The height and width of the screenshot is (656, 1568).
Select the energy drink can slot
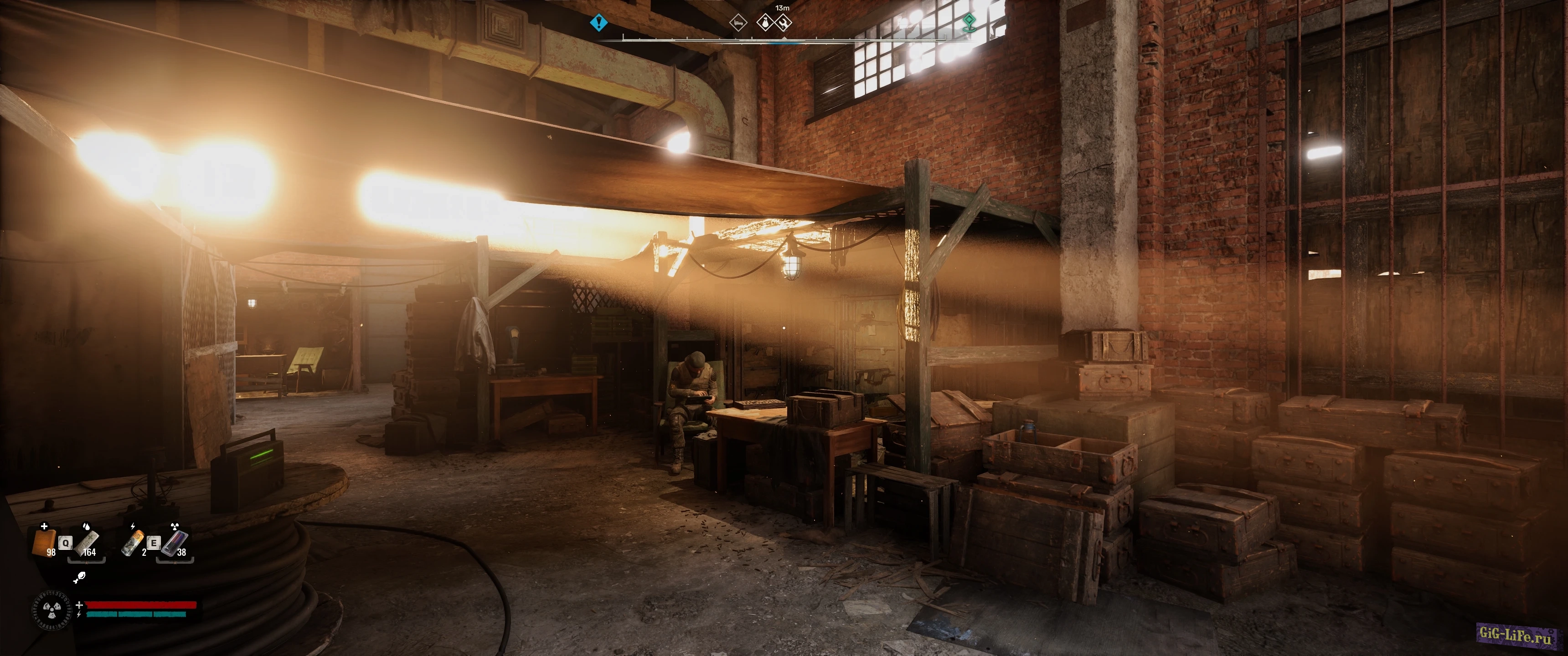(x=133, y=542)
